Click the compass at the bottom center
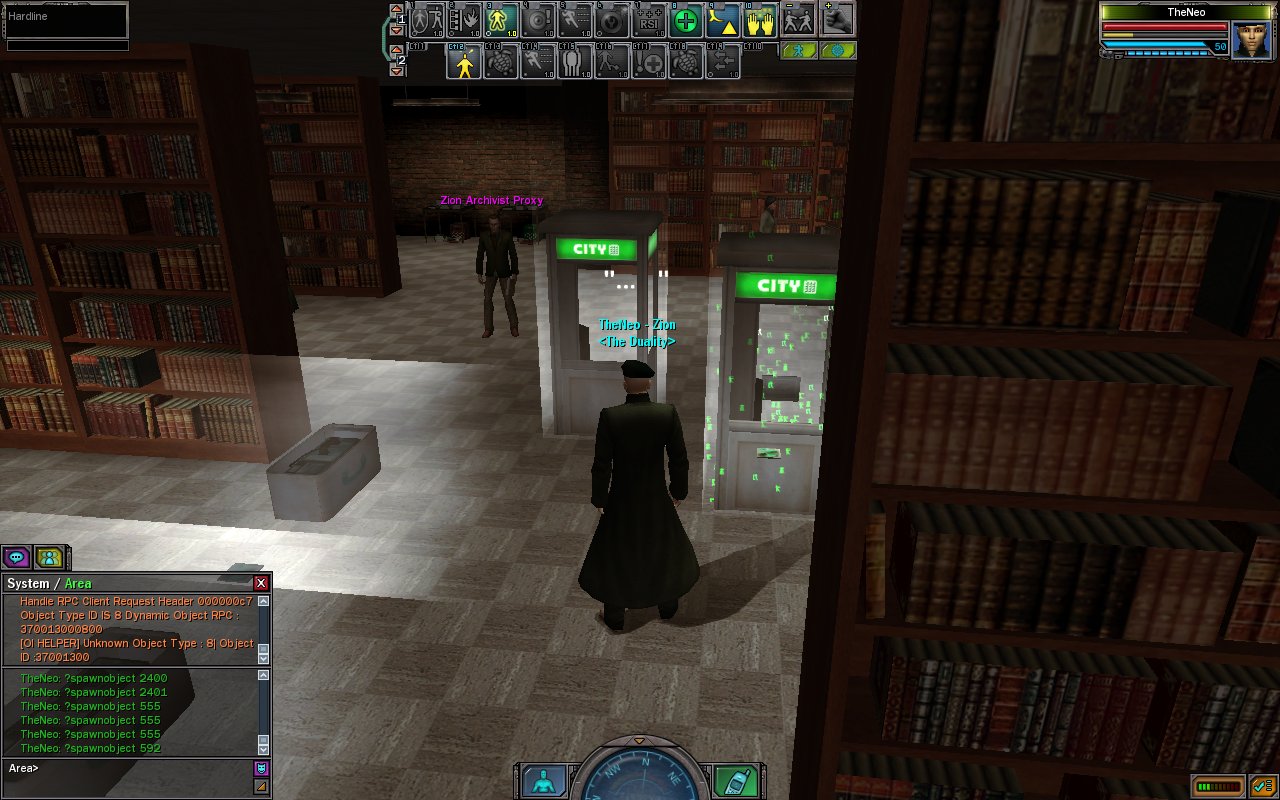 [638, 775]
